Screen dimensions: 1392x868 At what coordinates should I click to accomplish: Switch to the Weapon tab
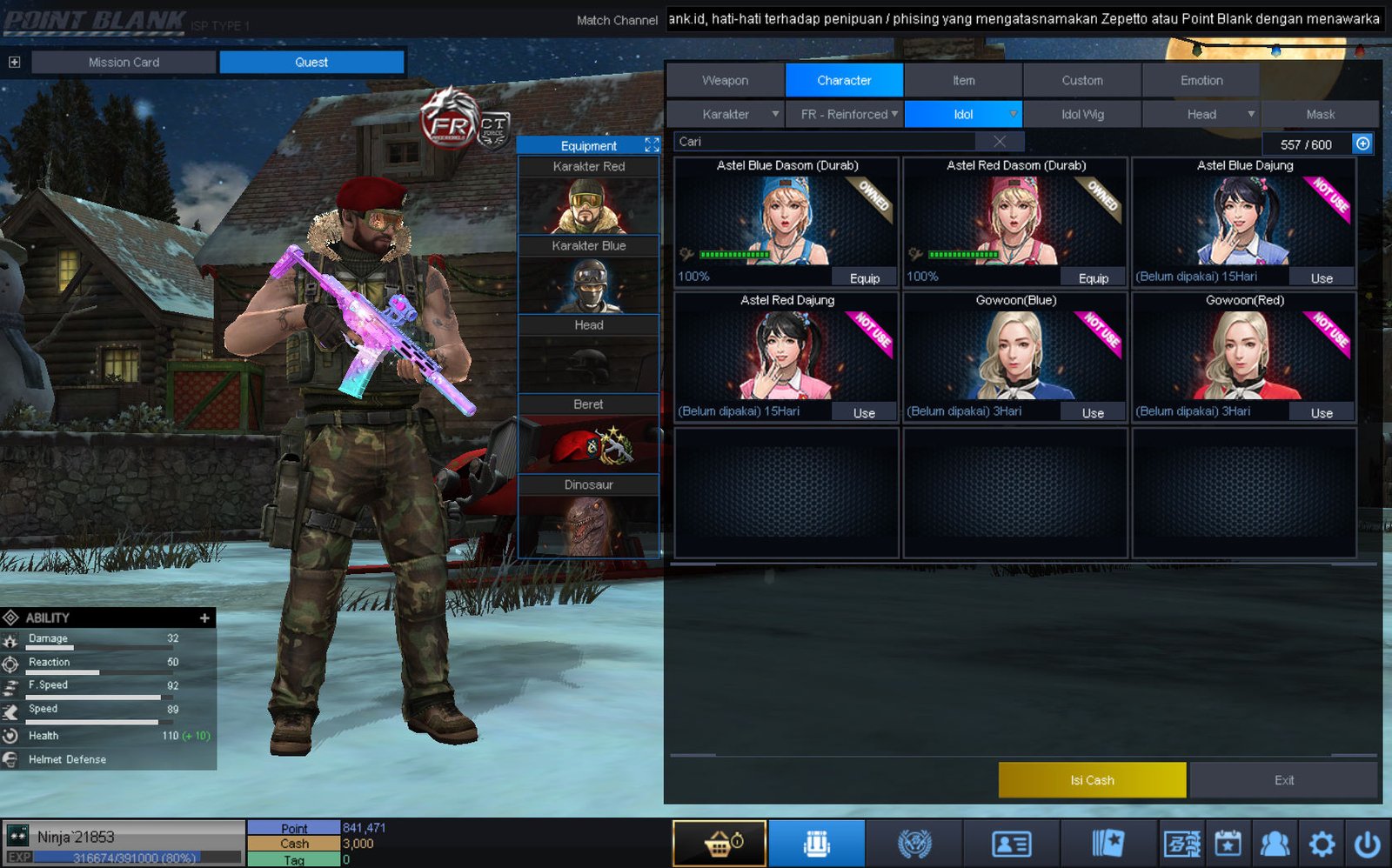[x=725, y=80]
